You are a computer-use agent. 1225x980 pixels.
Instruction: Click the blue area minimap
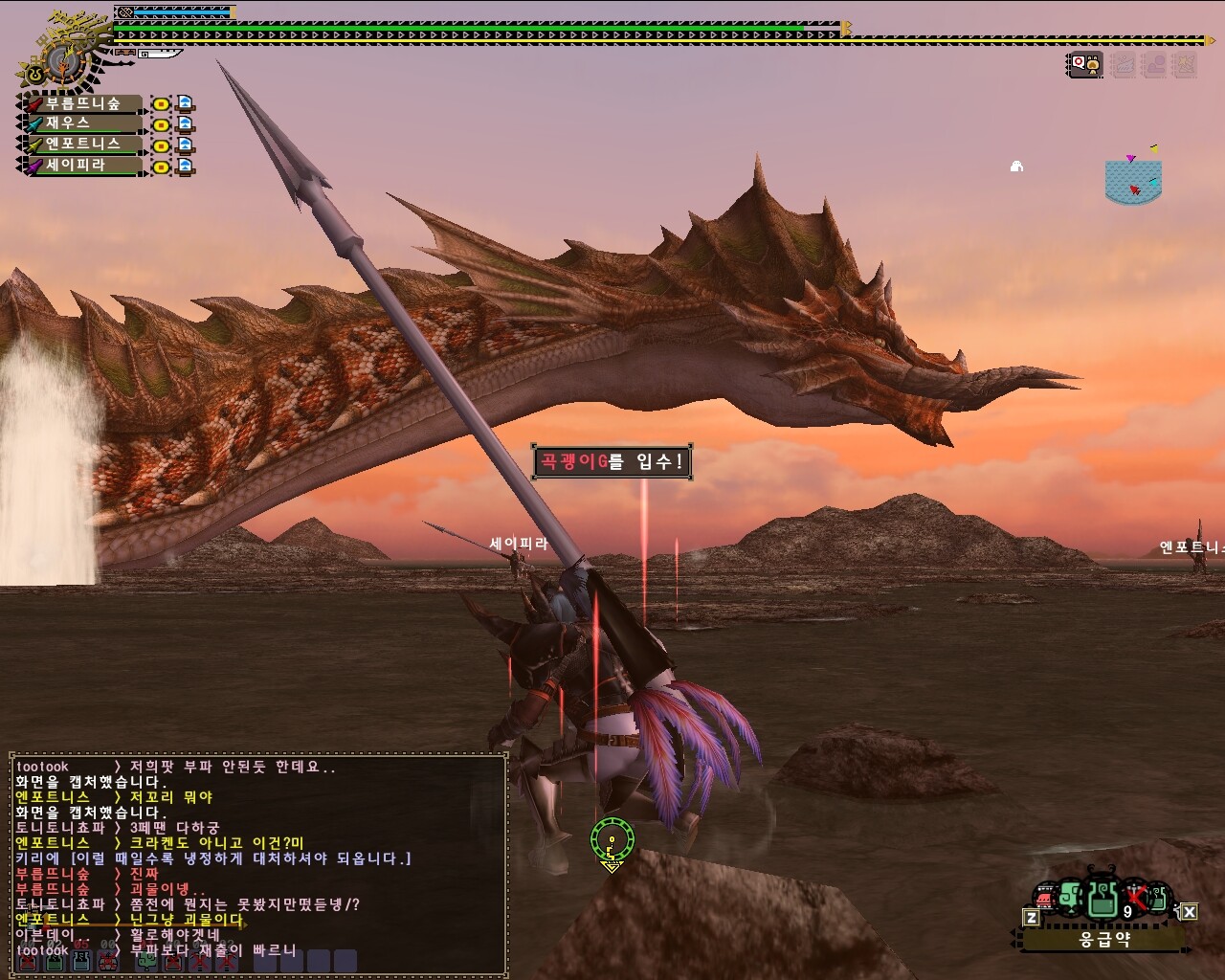pos(1132,182)
